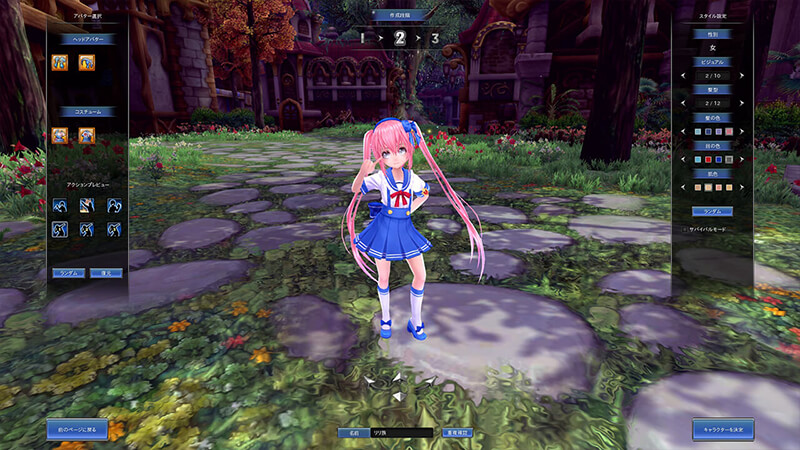Toggle the サバイバルモード checkbox

685,228
